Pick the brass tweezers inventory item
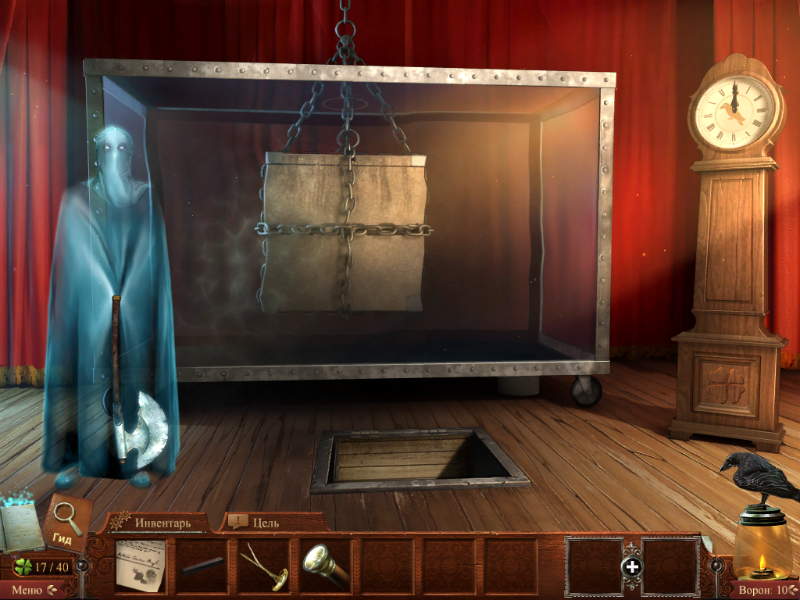Image resolution: width=800 pixels, height=600 pixels. [x=264, y=567]
